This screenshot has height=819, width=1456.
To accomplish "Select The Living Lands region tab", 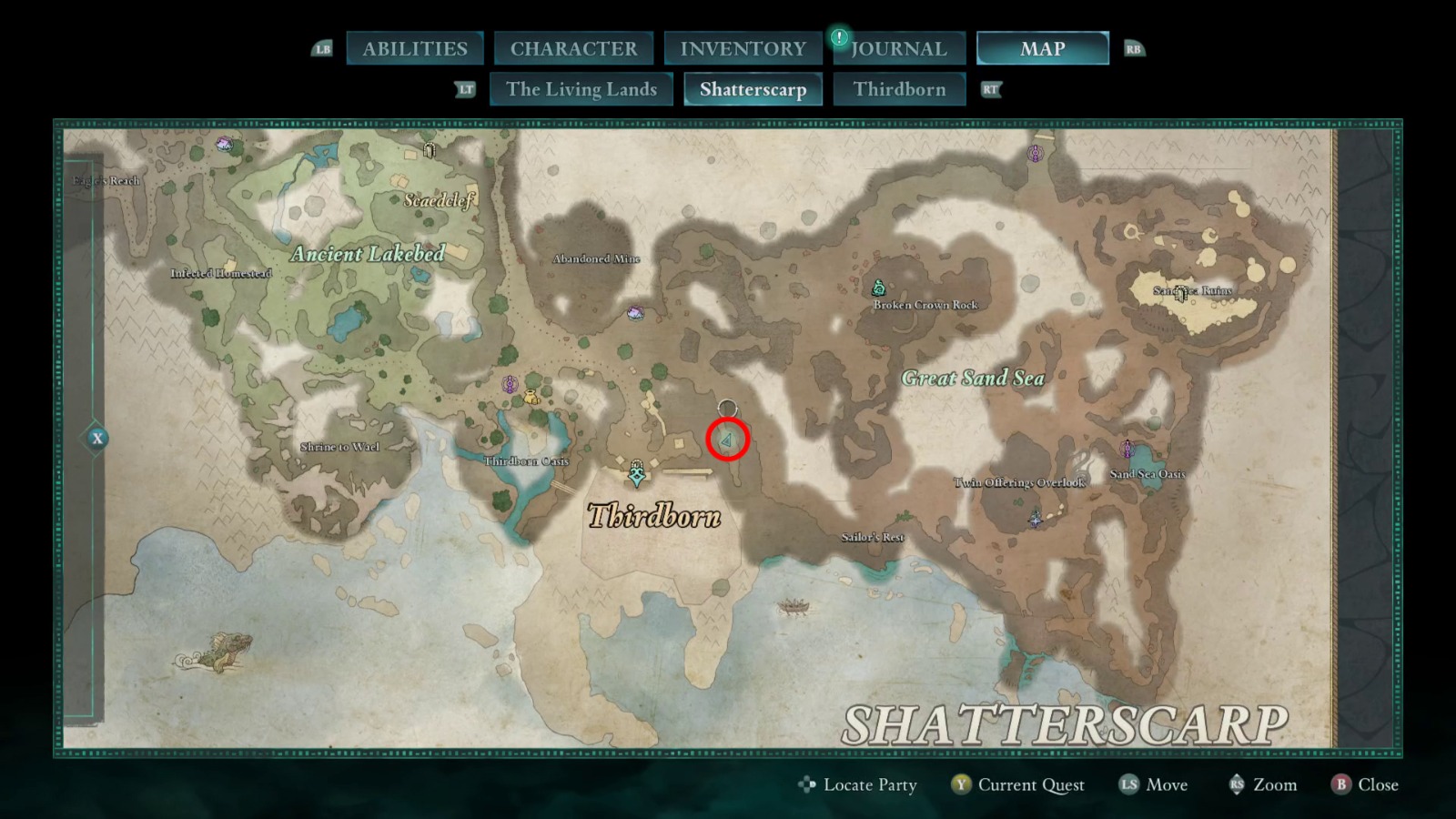I will 581,89.
